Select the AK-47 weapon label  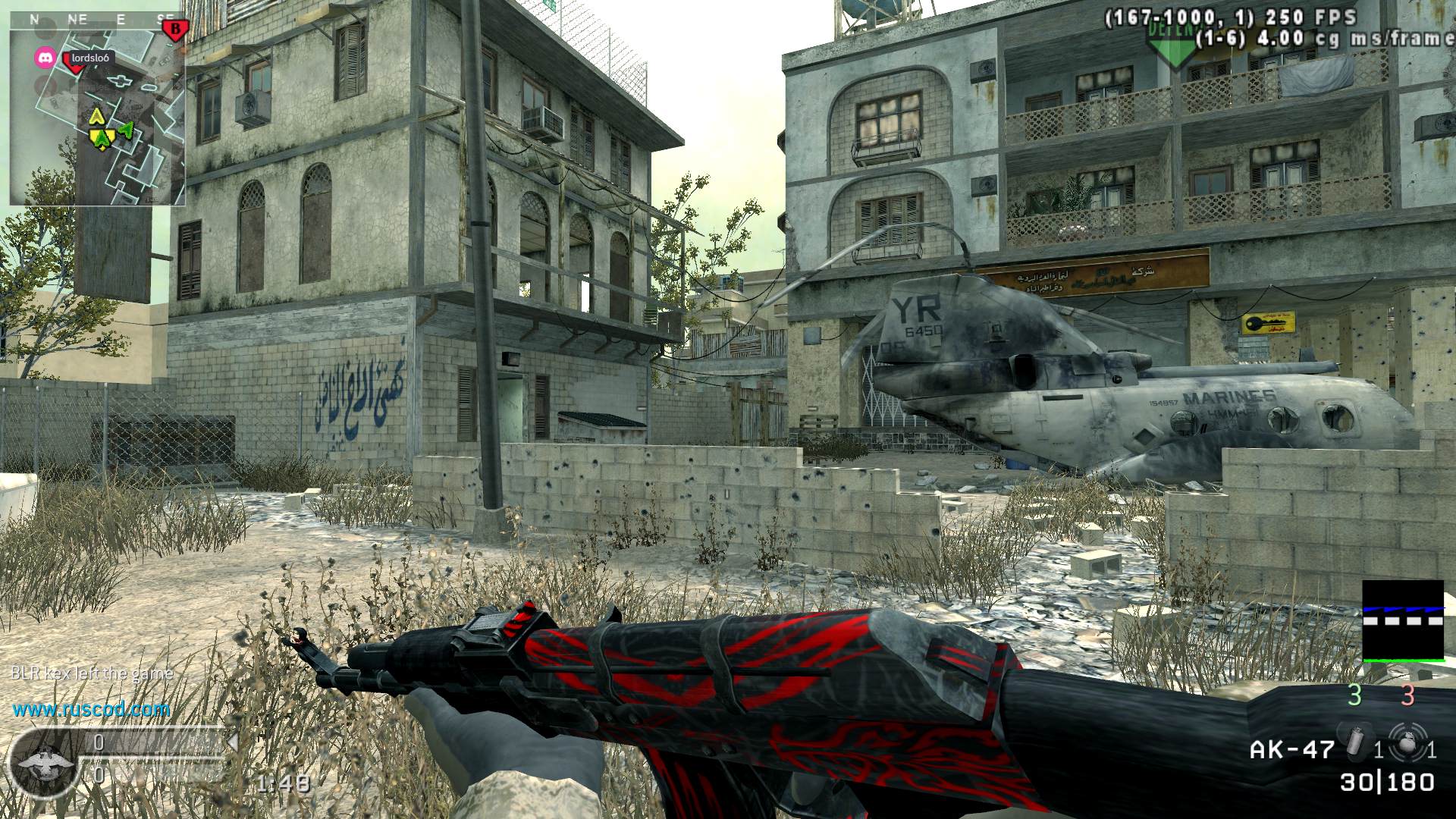(1291, 750)
